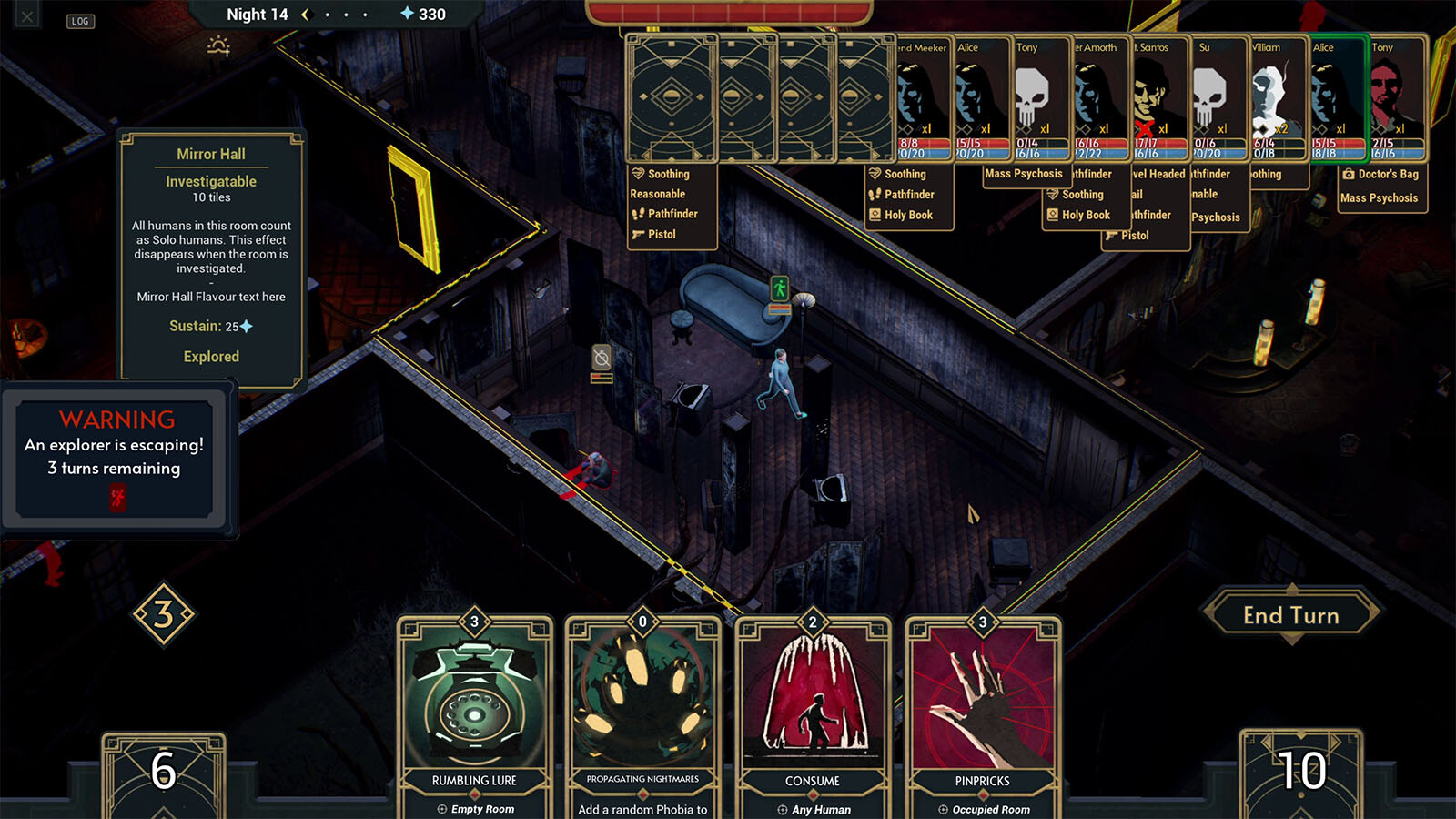Click the sunrise icon below Night 14
This screenshot has width=1456, height=819.
218,45
